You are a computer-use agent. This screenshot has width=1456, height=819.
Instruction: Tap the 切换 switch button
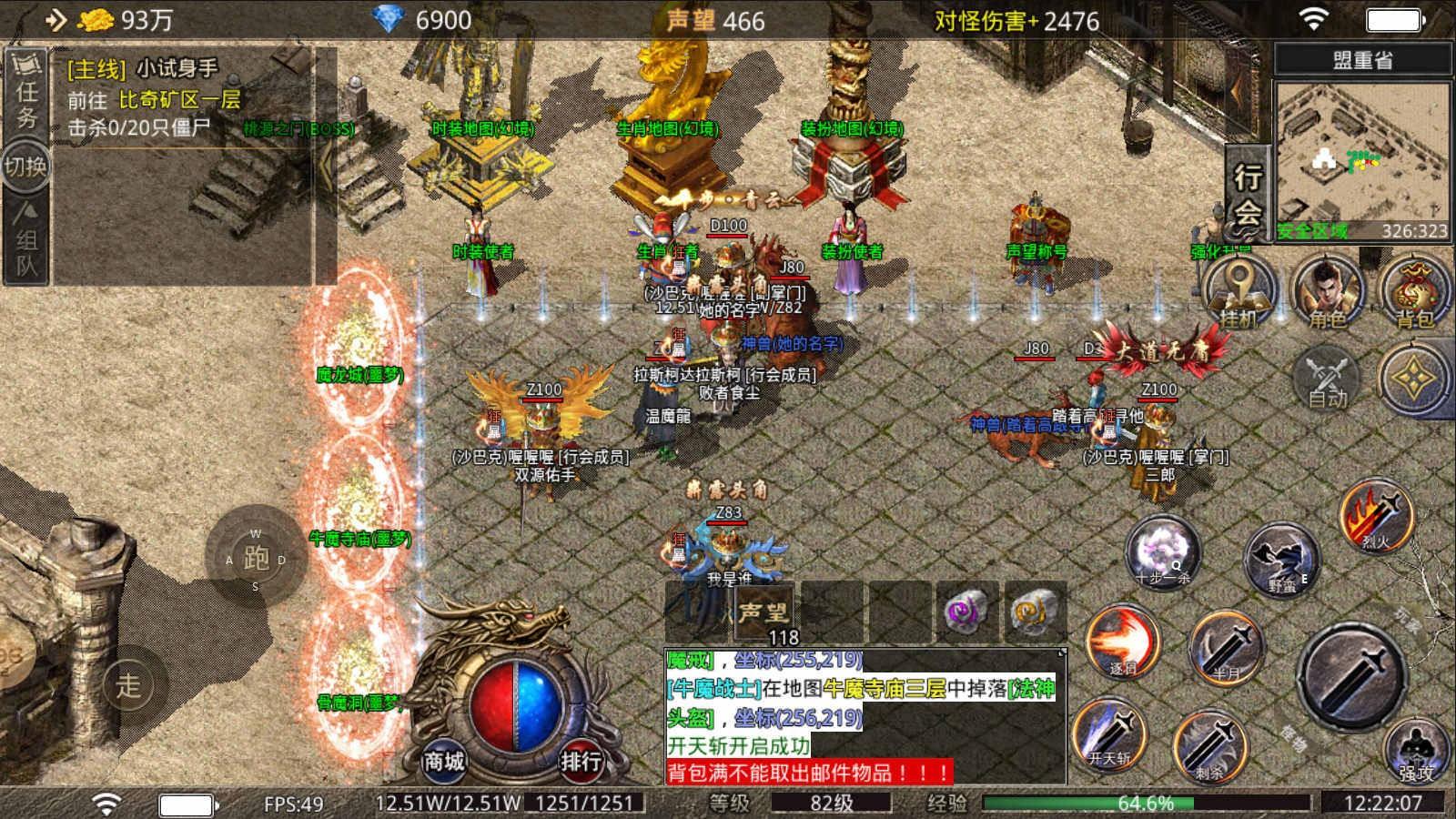(x=25, y=166)
